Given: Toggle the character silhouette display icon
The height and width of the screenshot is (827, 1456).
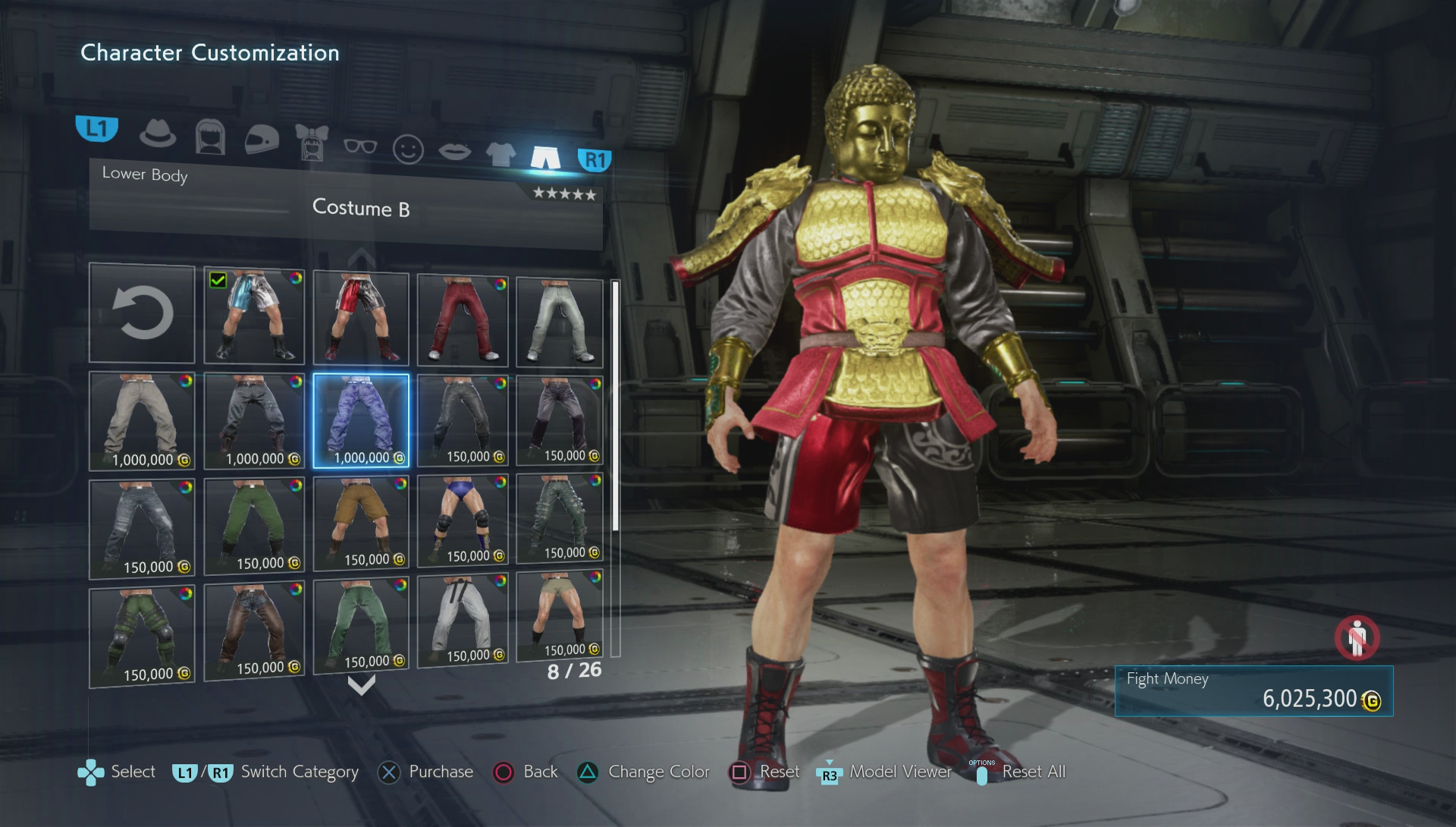Looking at the screenshot, I should coord(1357,638).
